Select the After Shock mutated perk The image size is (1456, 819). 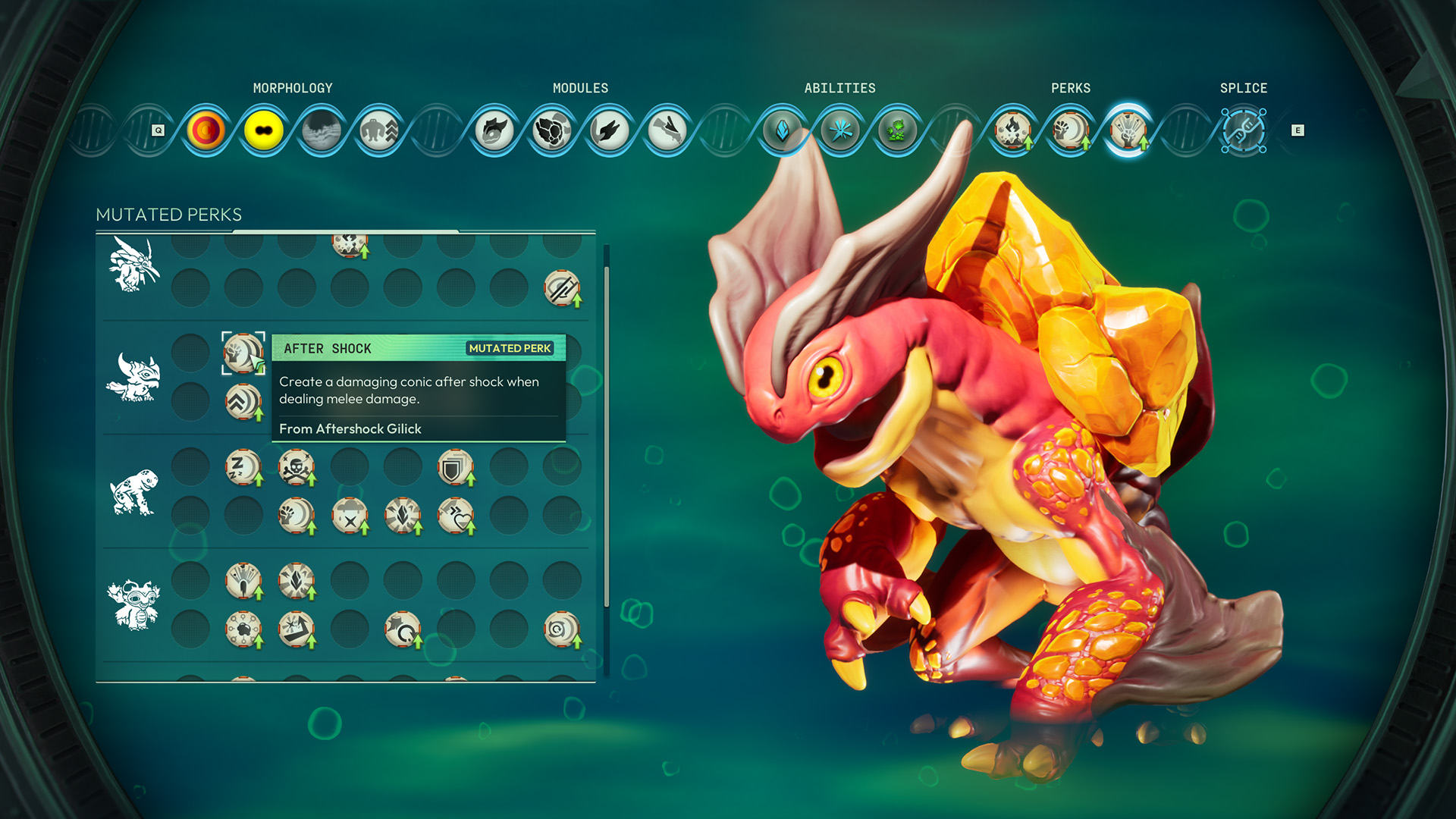point(243,353)
